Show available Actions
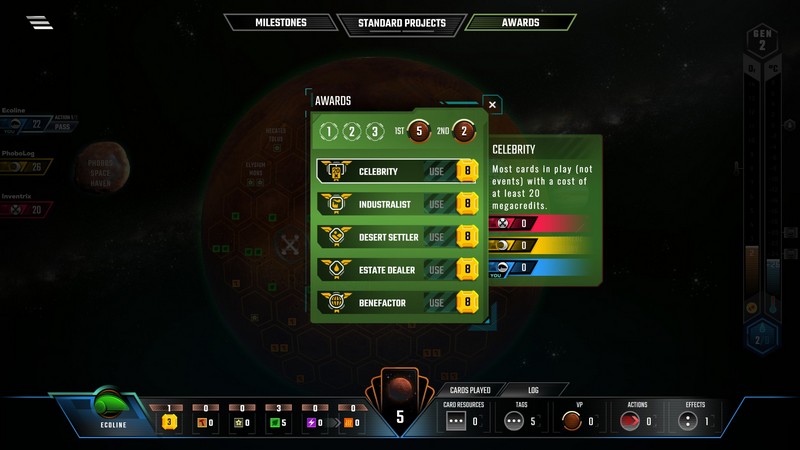The height and width of the screenshot is (450, 800). (636, 420)
